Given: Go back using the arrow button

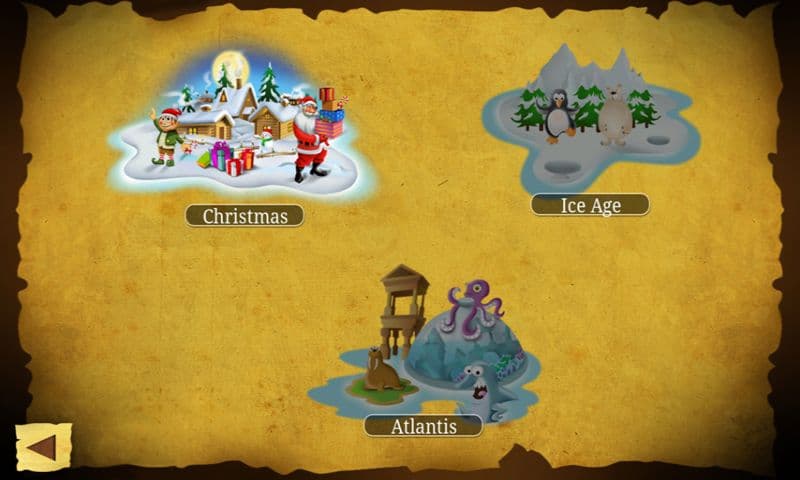Looking at the screenshot, I should tap(43, 447).
